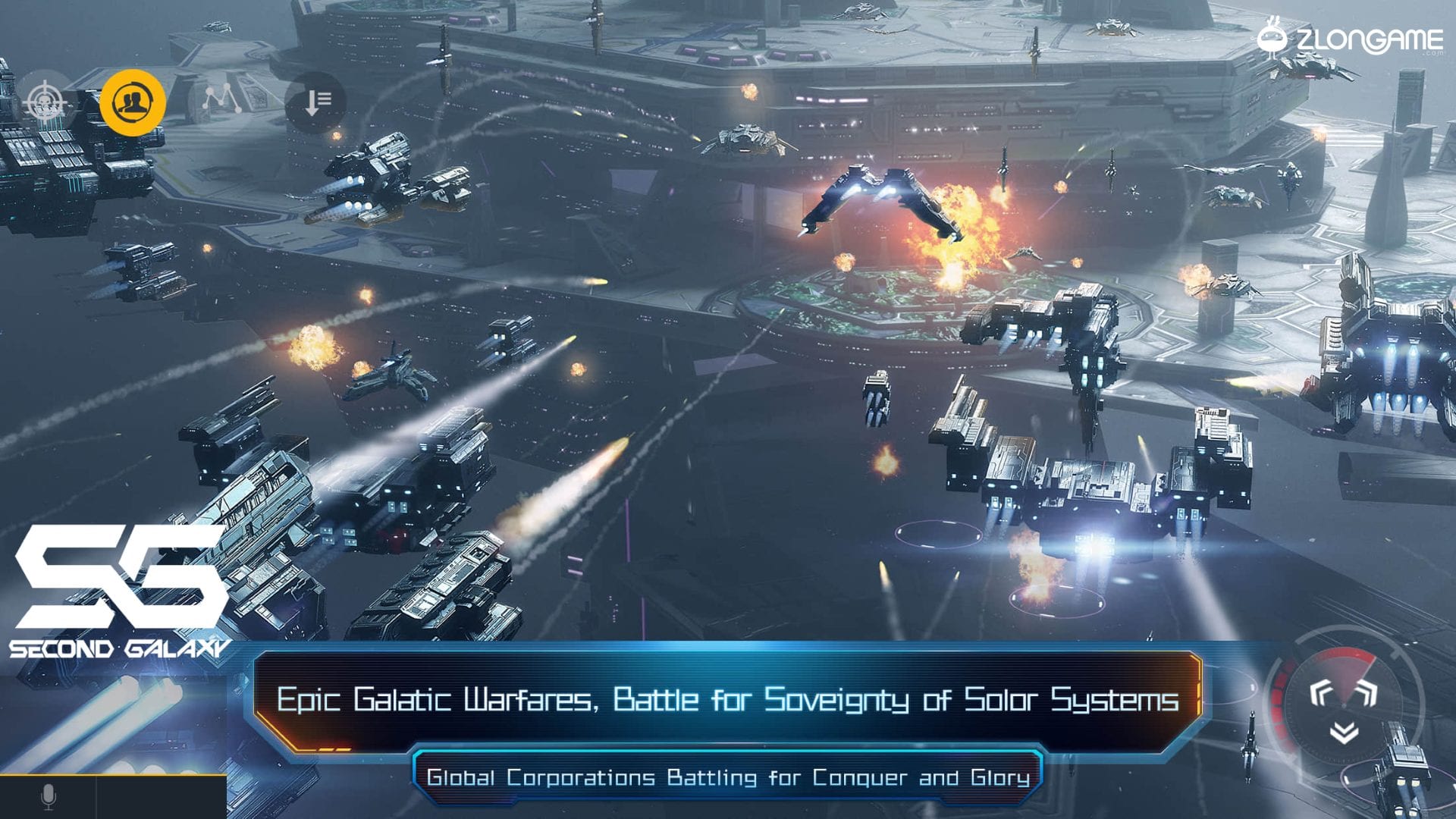Tap the bracket arrows on the radar dial

click(x=1343, y=693)
